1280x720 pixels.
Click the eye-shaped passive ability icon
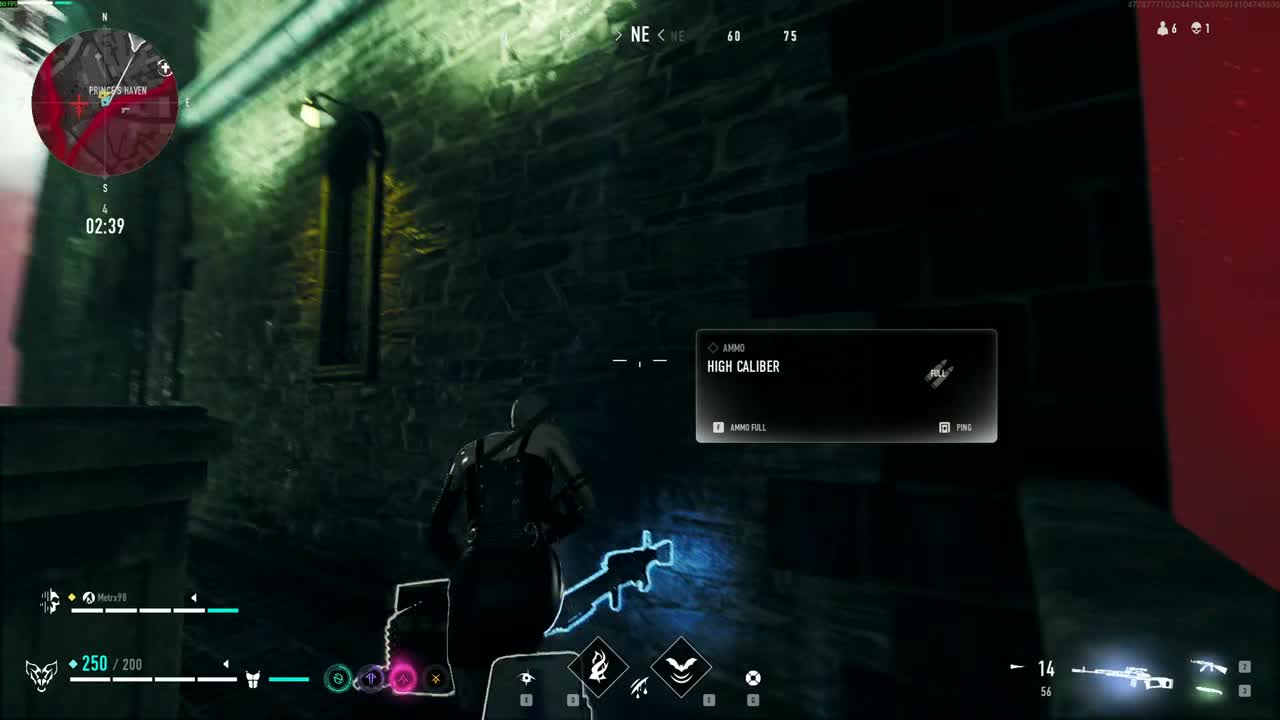526,678
